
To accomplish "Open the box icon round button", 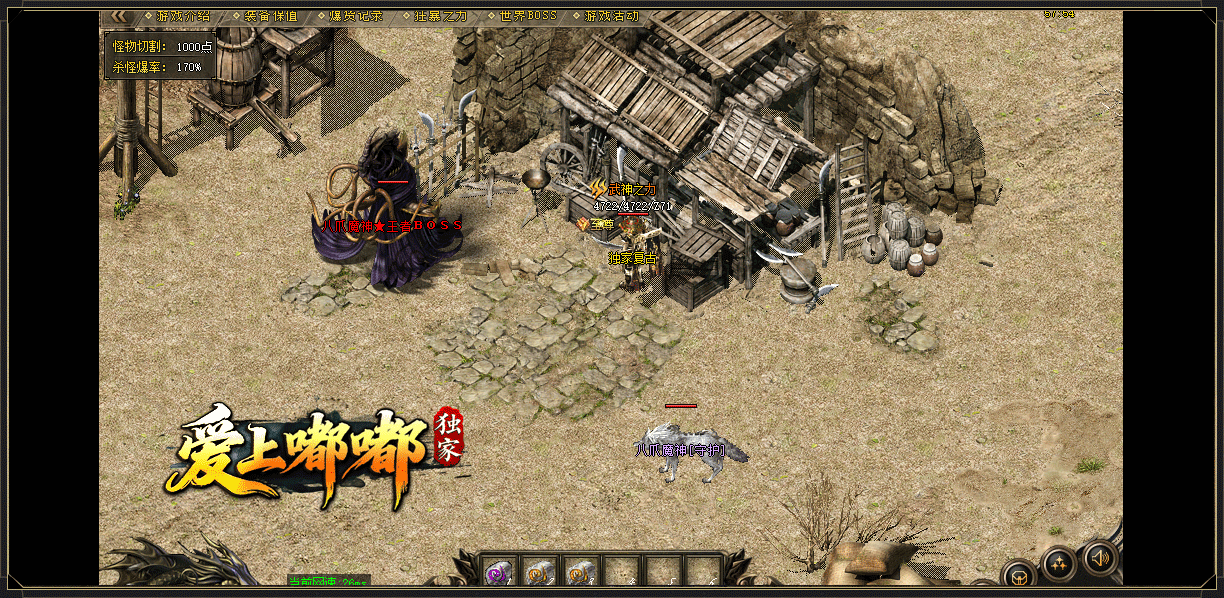I will 1018,575.
